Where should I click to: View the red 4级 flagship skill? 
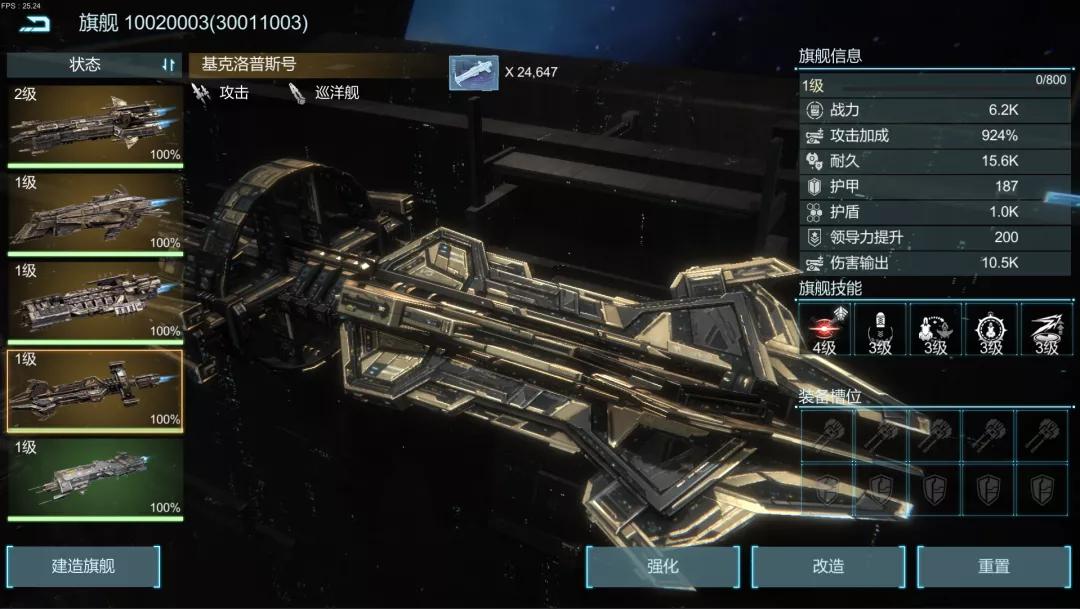(x=825, y=329)
